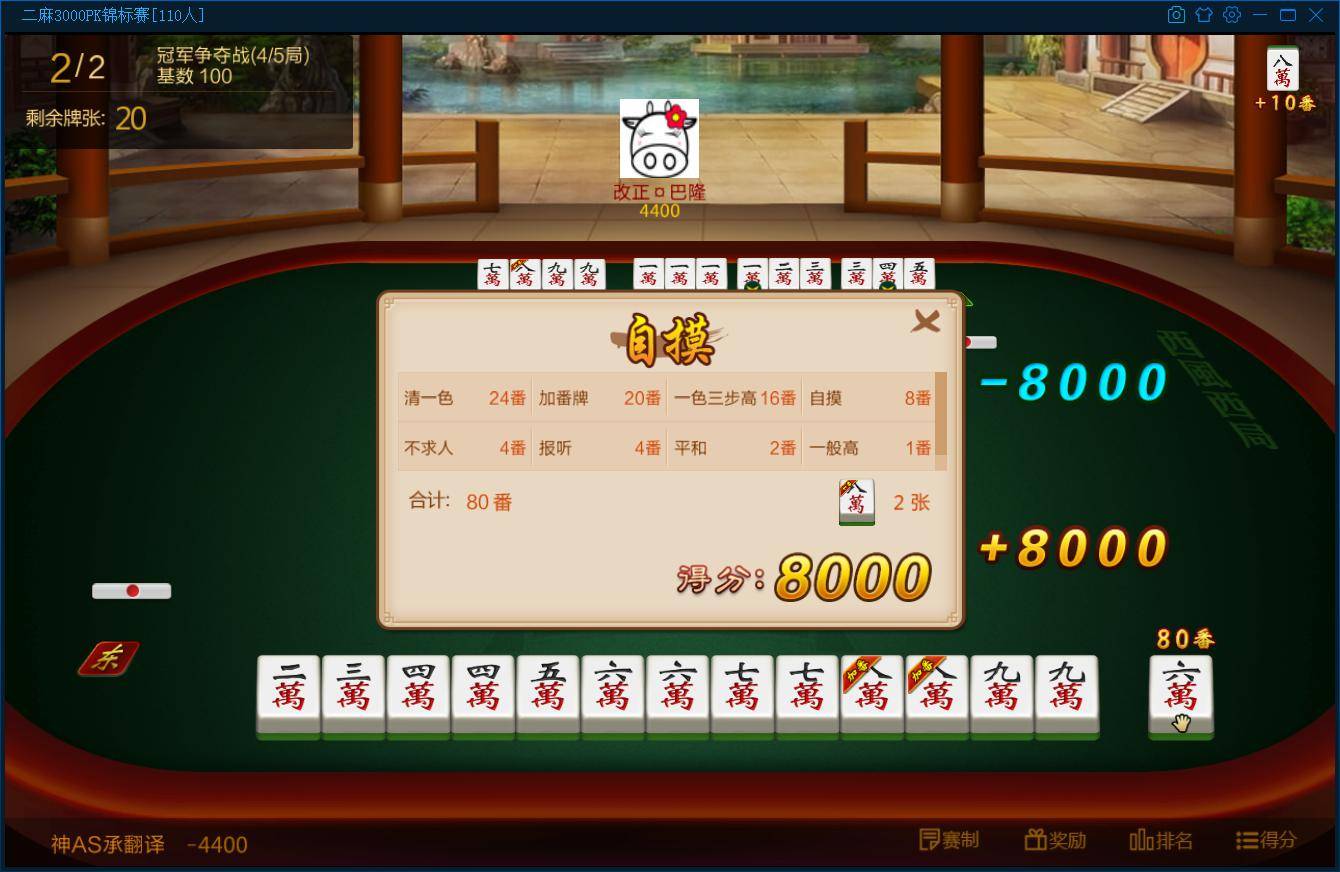Select the separated 六萬 tile marked 80番
The width and height of the screenshot is (1340, 872).
1181,695
